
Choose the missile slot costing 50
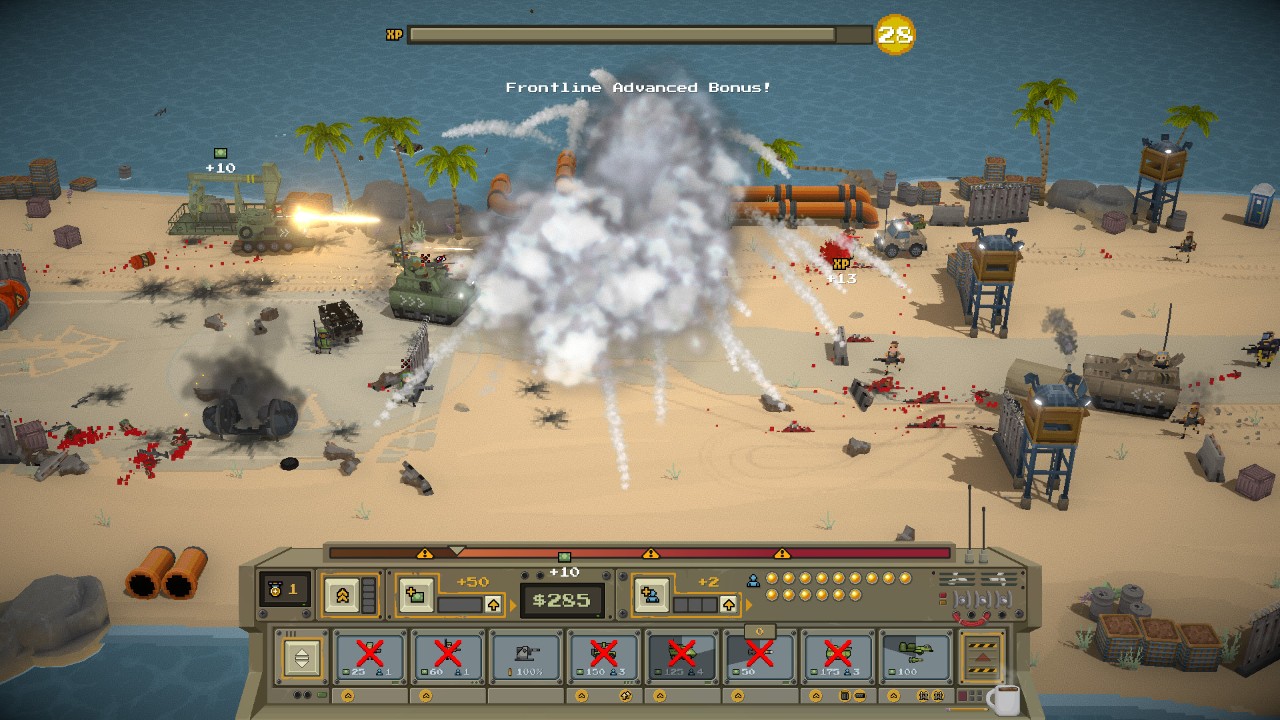(760, 657)
